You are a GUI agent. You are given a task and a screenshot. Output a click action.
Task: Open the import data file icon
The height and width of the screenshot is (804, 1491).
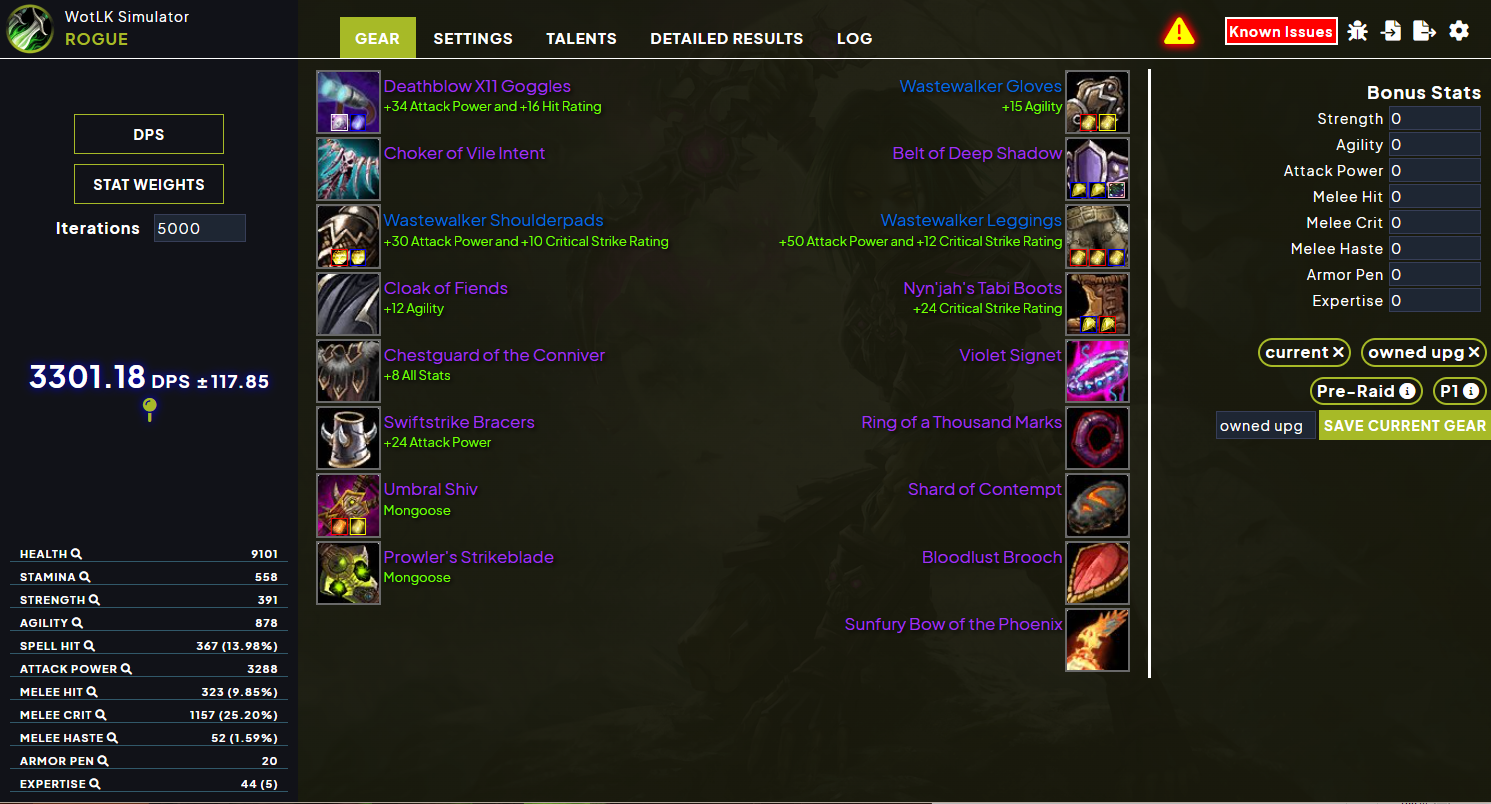[x=1391, y=31]
